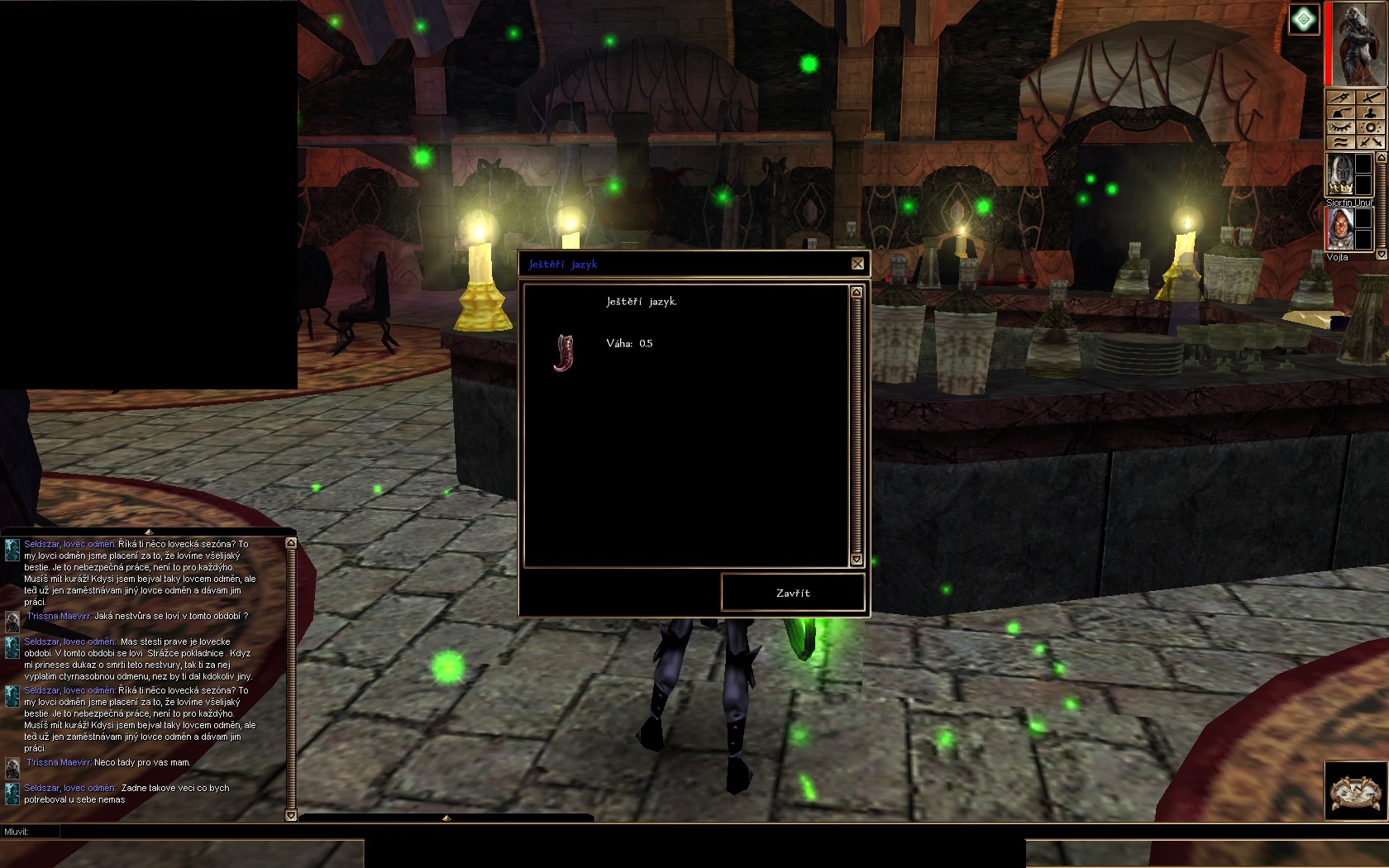Viewport: 1389px width, 868px height.
Task: Select the Vojta party portrait
Action: coord(1340,229)
